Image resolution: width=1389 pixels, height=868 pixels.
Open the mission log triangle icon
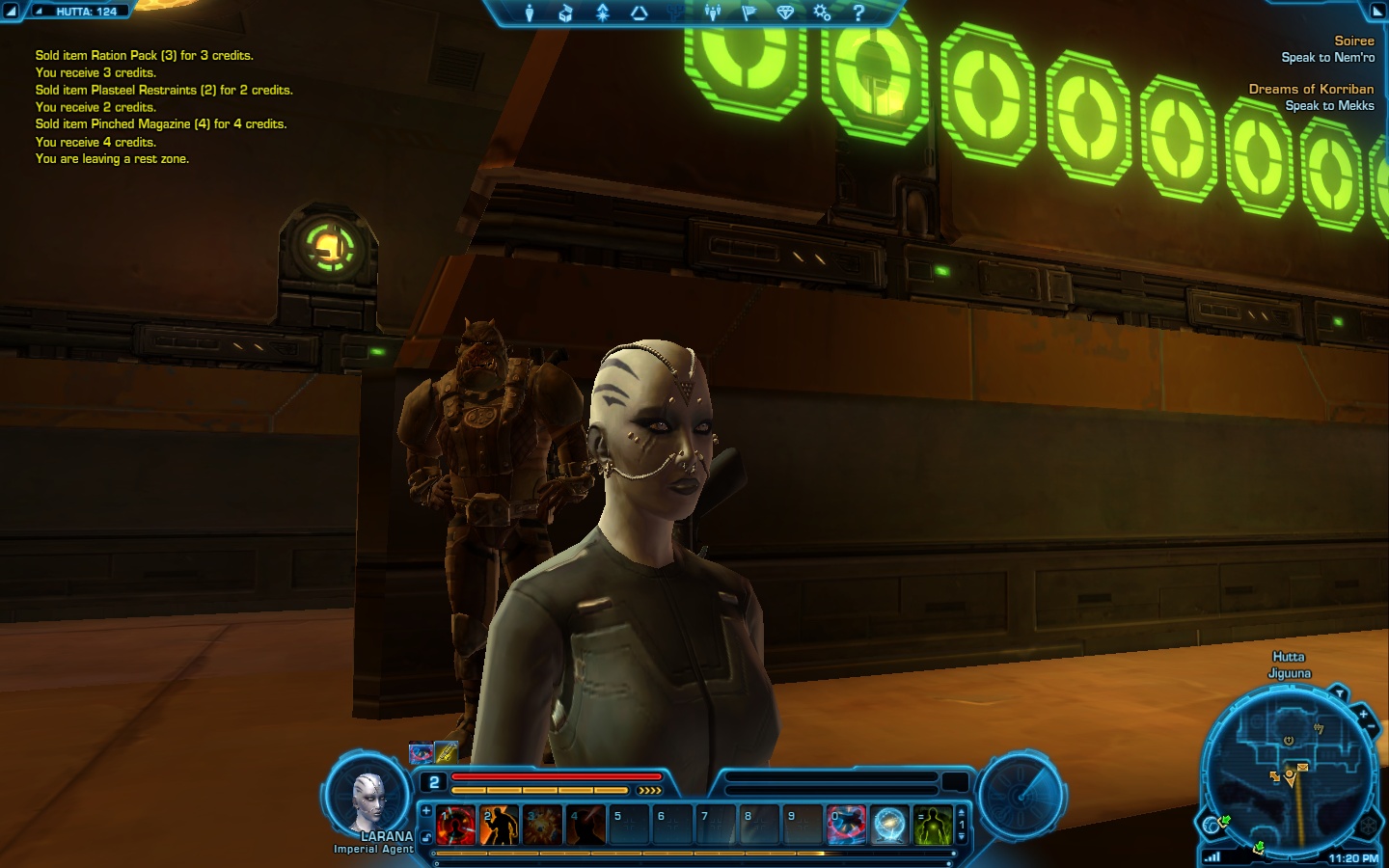(639, 13)
